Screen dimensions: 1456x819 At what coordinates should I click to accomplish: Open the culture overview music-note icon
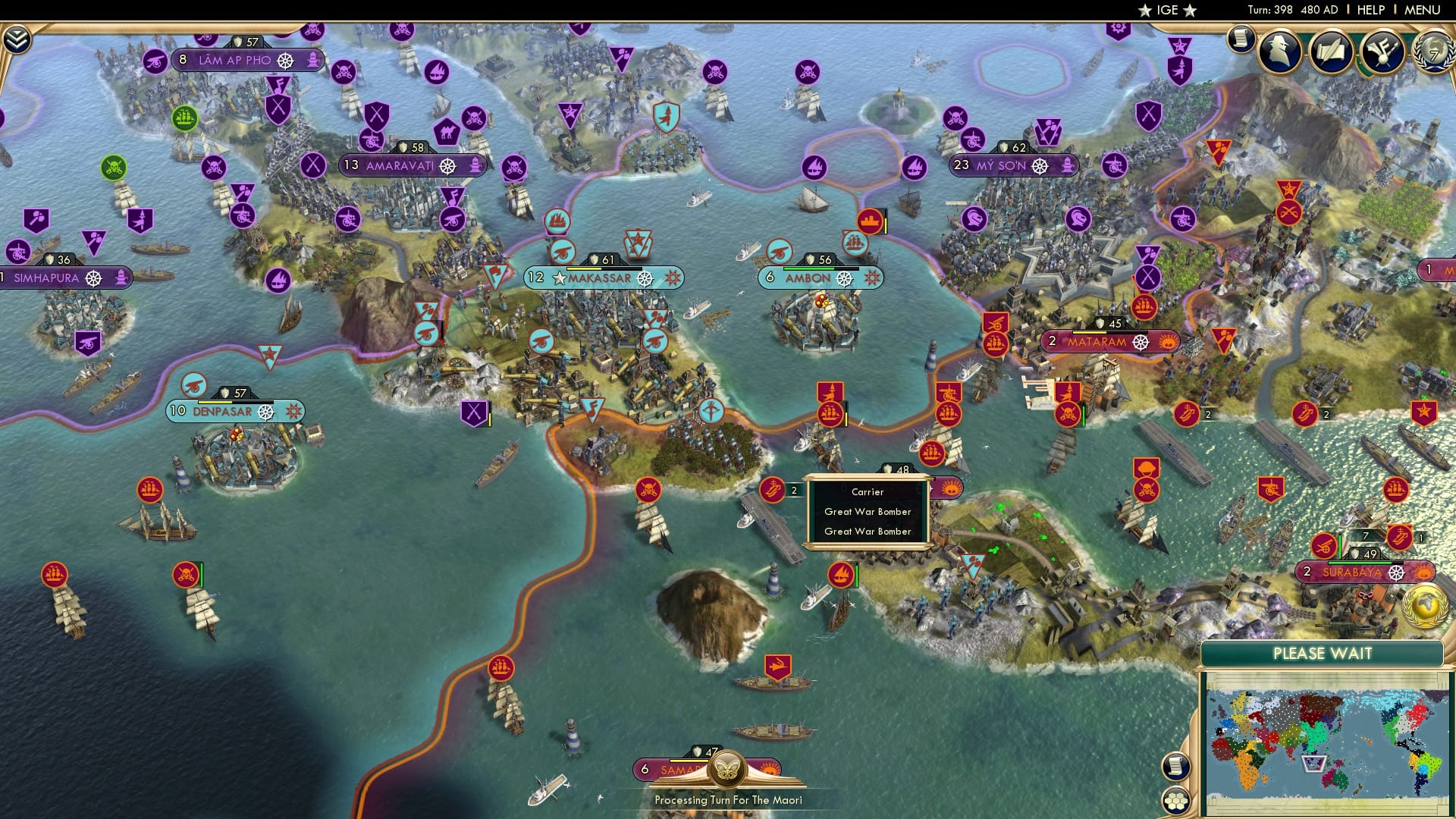pyautogui.click(x=1382, y=53)
